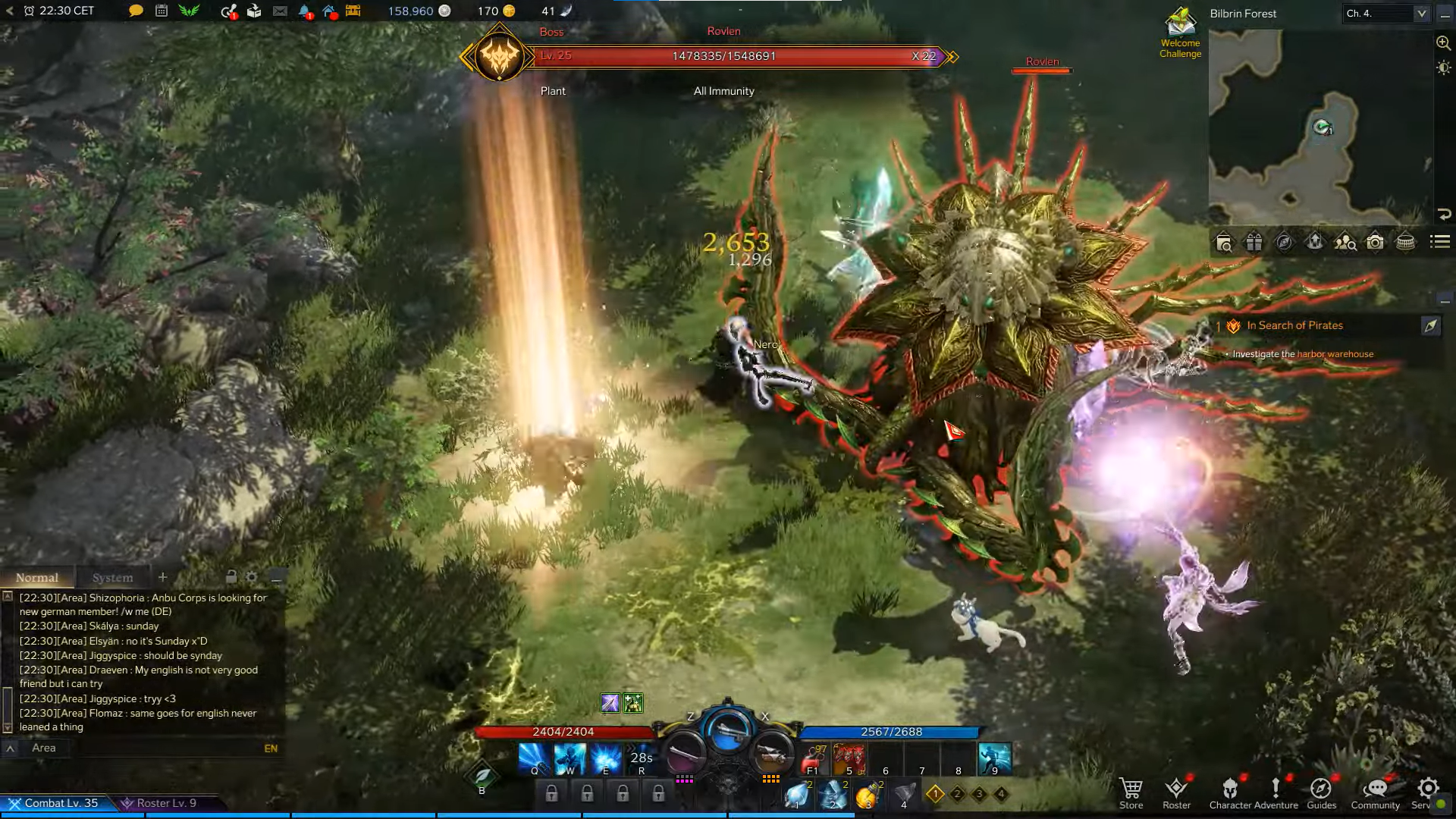This screenshot has width=1456, height=819.
Task: Open the Community menu
Action: coord(1375,792)
